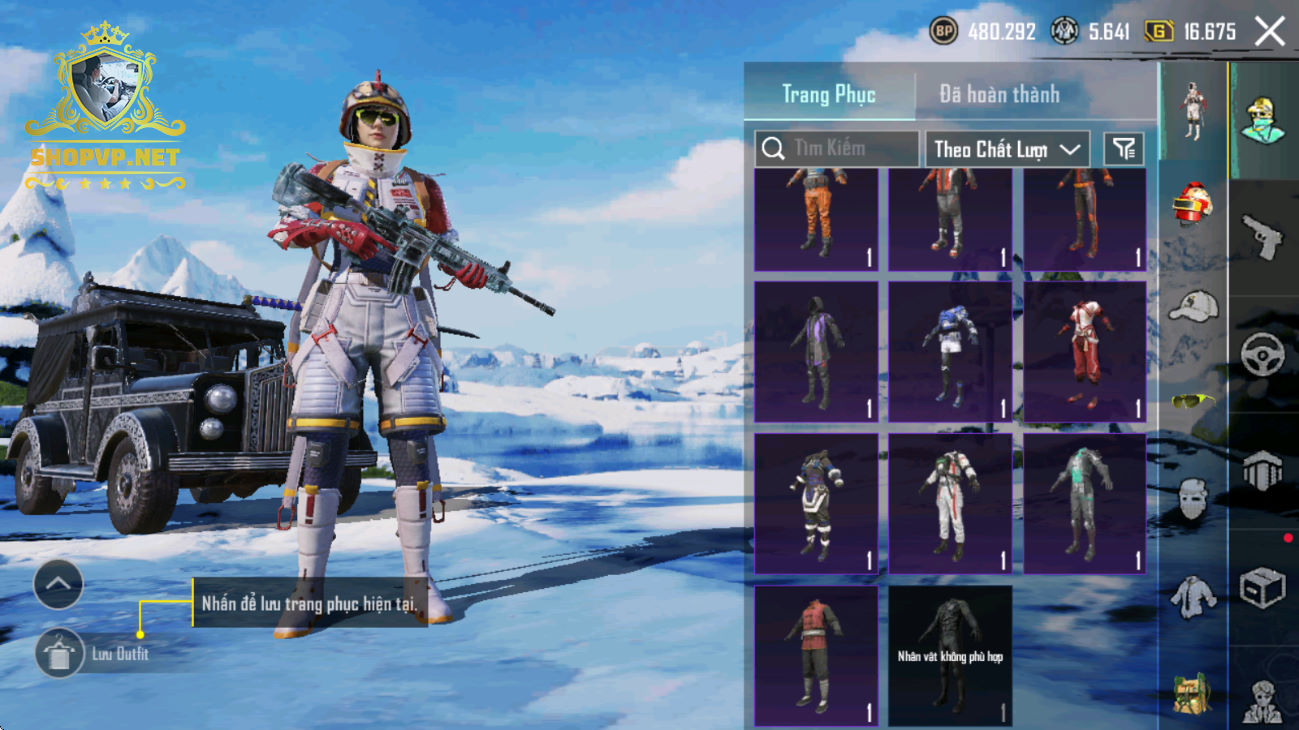Screen dimensions: 1299x730
Task: Show the baseball cap category
Action: 1193,307
